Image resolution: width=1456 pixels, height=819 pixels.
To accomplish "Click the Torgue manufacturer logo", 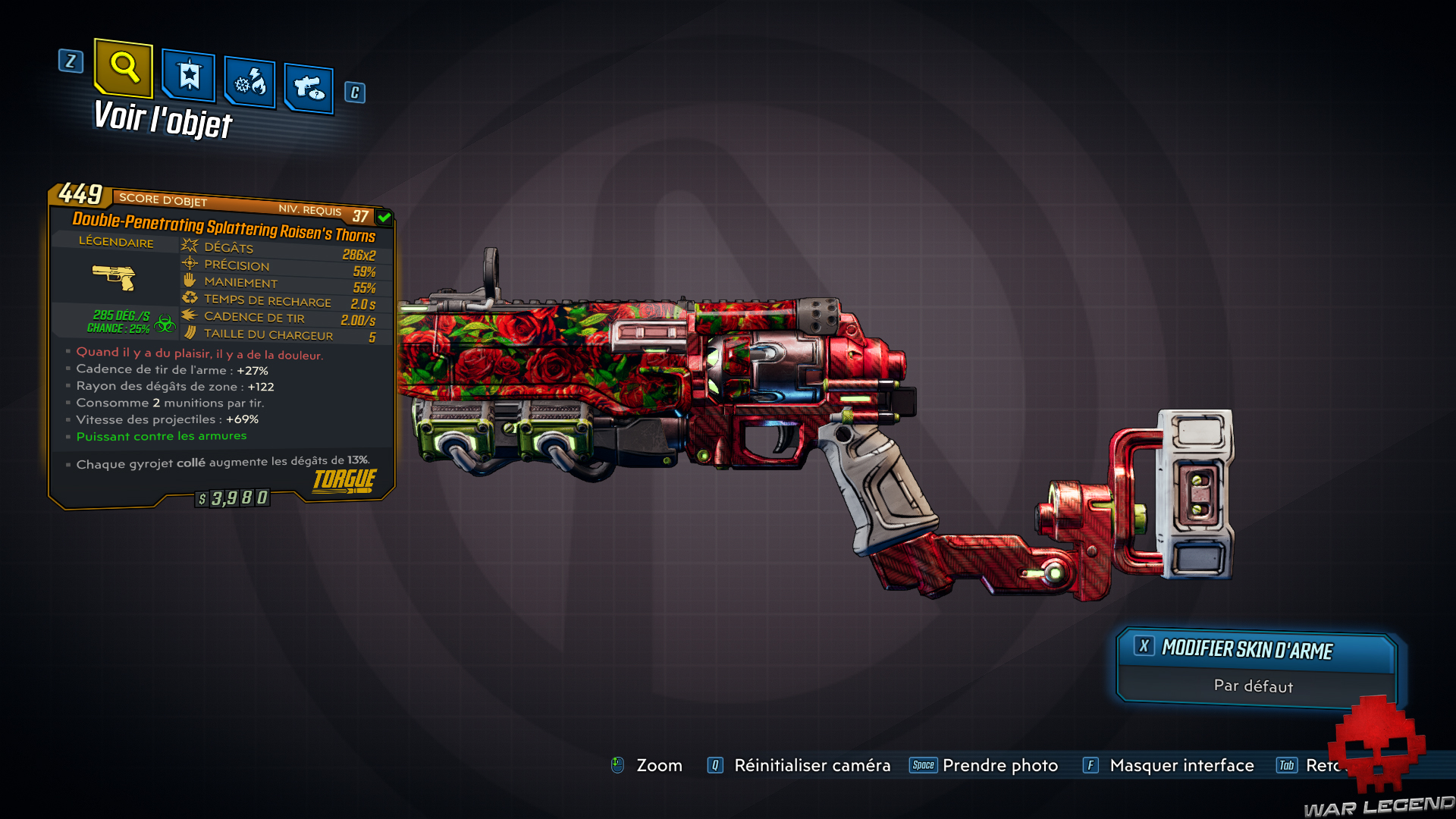I will point(343,479).
